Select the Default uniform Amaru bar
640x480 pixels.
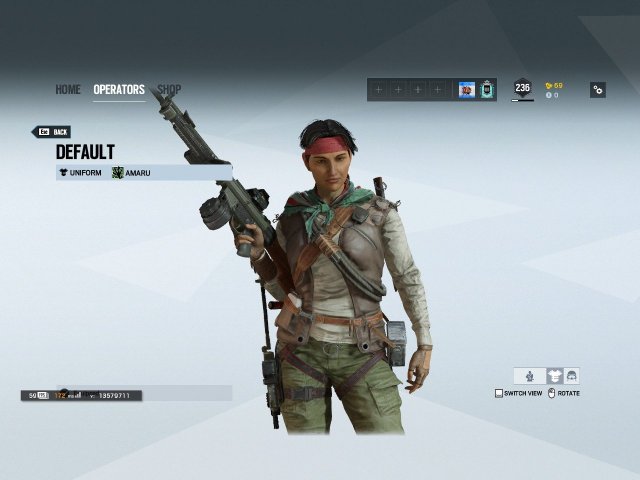pos(144,172)
